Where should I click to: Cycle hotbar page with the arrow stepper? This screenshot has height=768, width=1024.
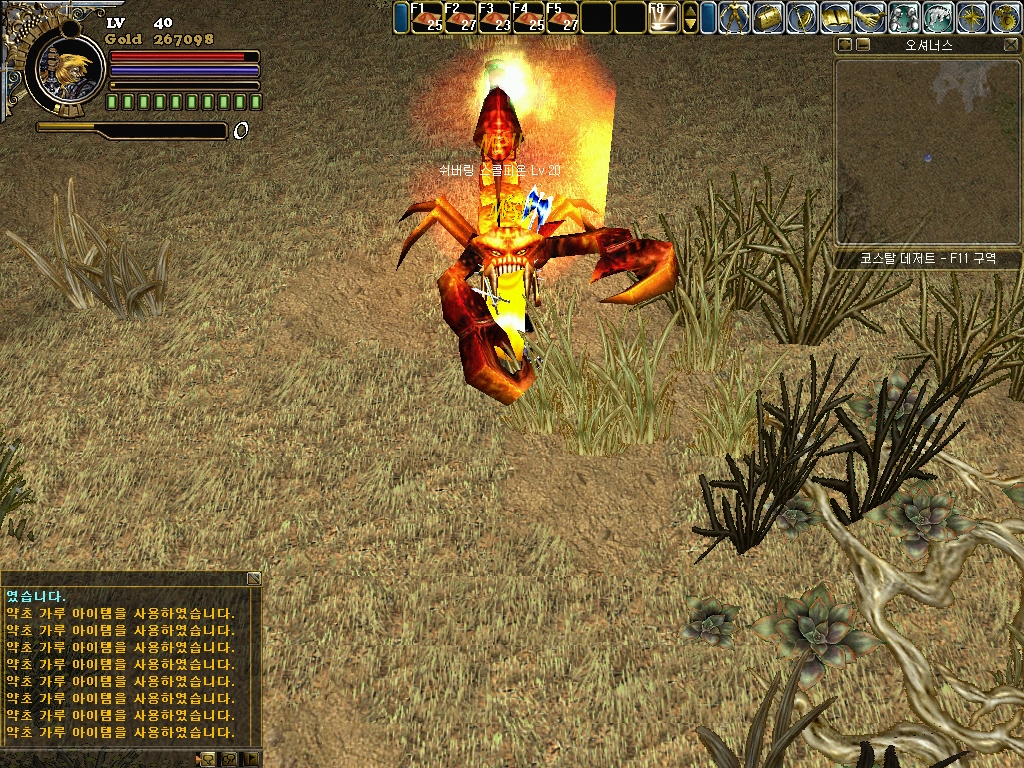coord(690,18)
